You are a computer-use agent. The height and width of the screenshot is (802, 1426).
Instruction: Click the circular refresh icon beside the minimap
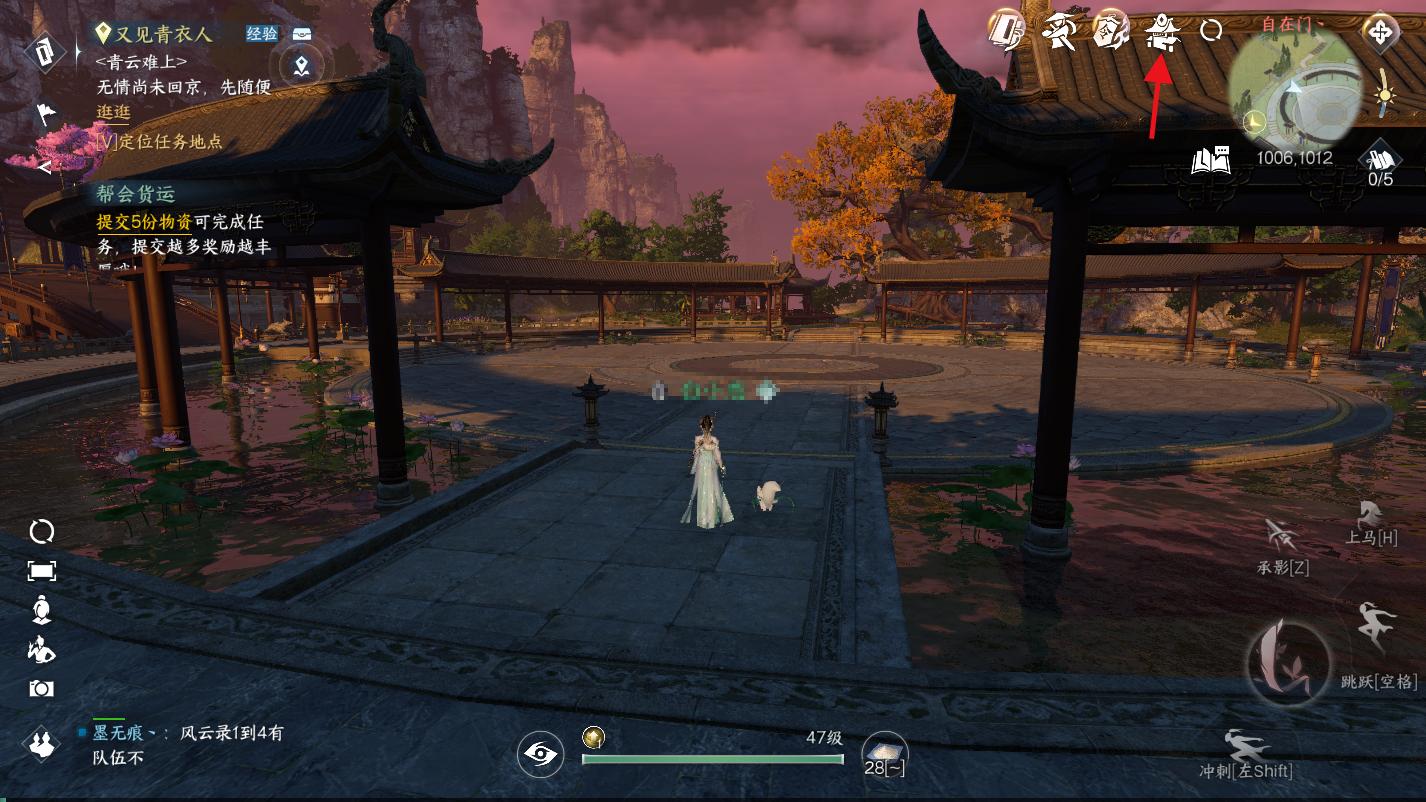[x=1211, y=30]
